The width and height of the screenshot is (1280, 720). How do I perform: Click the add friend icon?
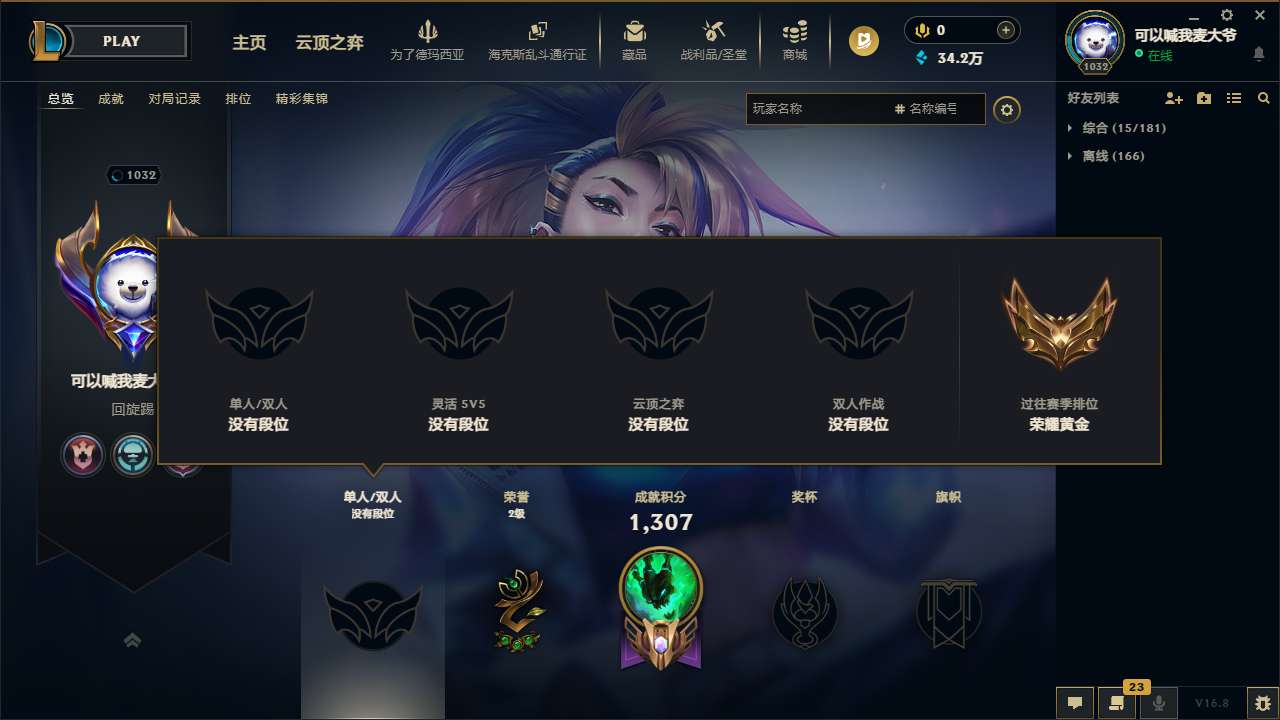click(1172, 97)
